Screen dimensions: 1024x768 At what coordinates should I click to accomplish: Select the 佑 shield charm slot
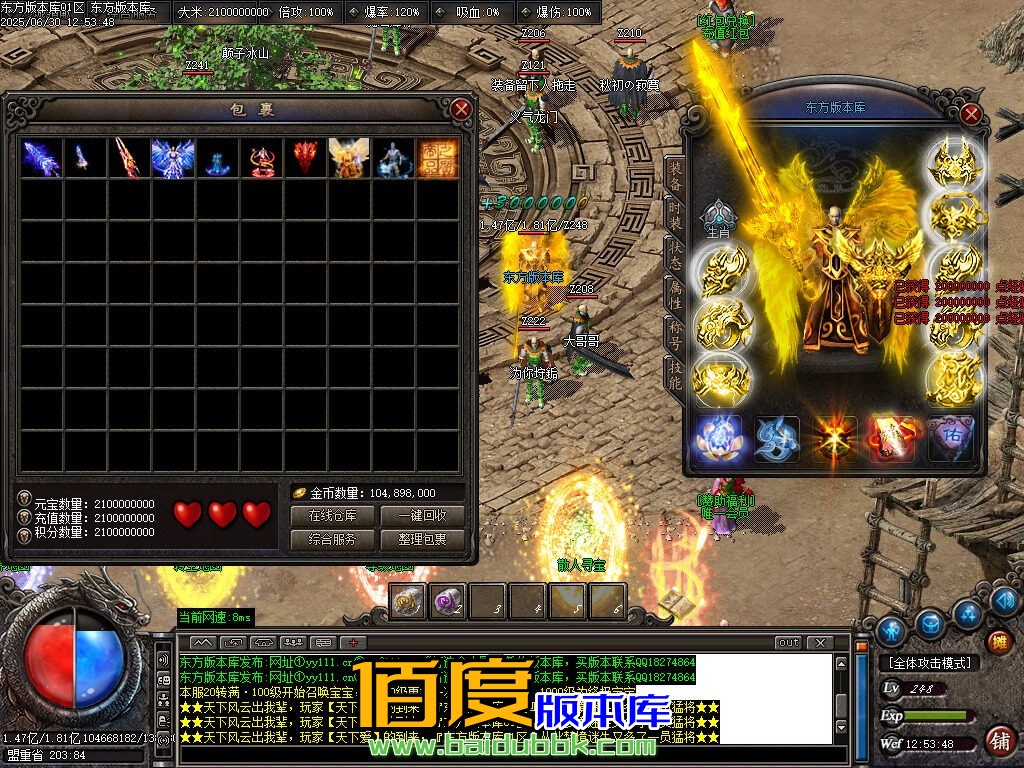click(x=950, y=439)
